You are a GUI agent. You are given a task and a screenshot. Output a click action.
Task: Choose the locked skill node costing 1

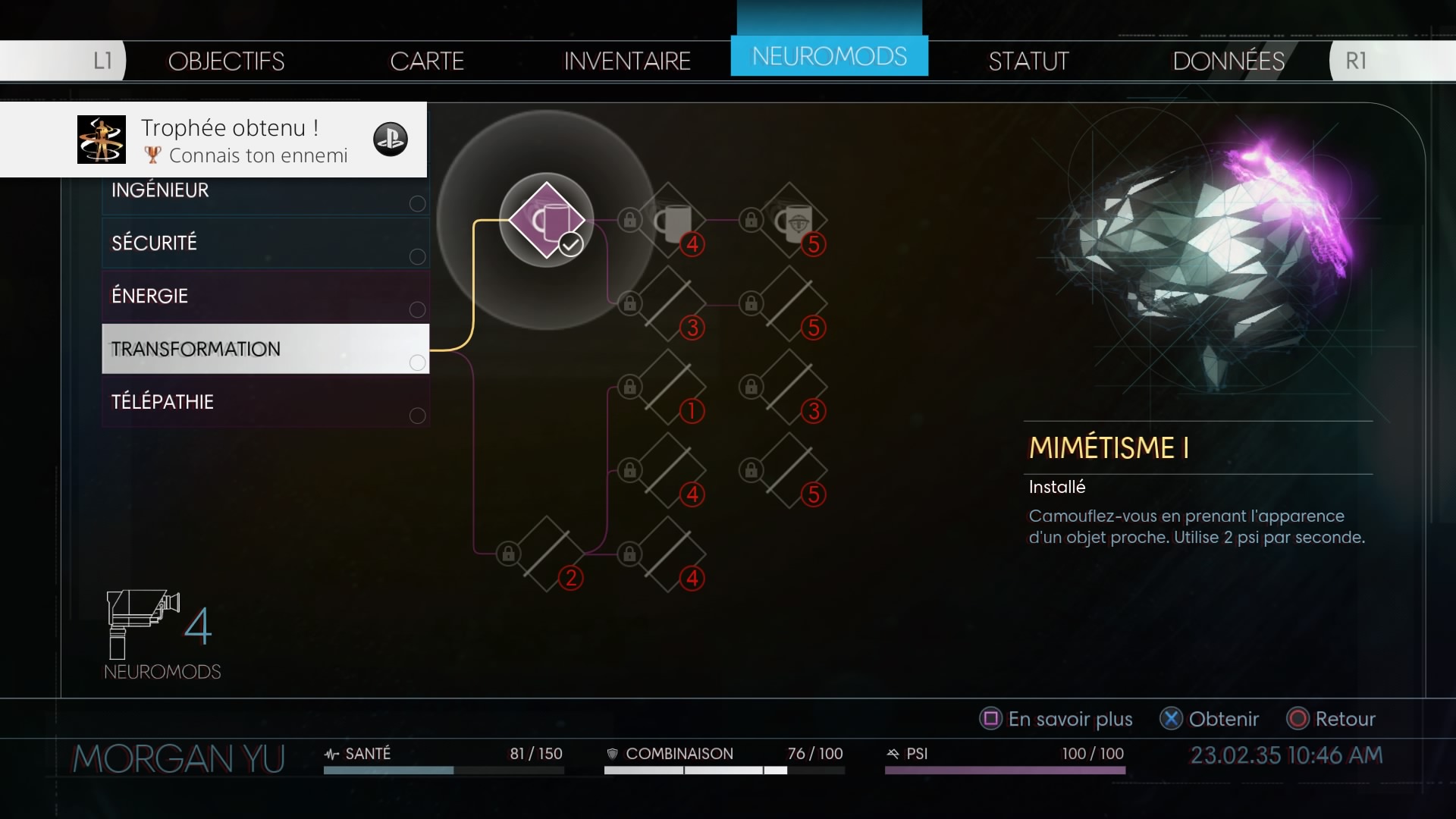pyautogui.click(x=668, y=388)
